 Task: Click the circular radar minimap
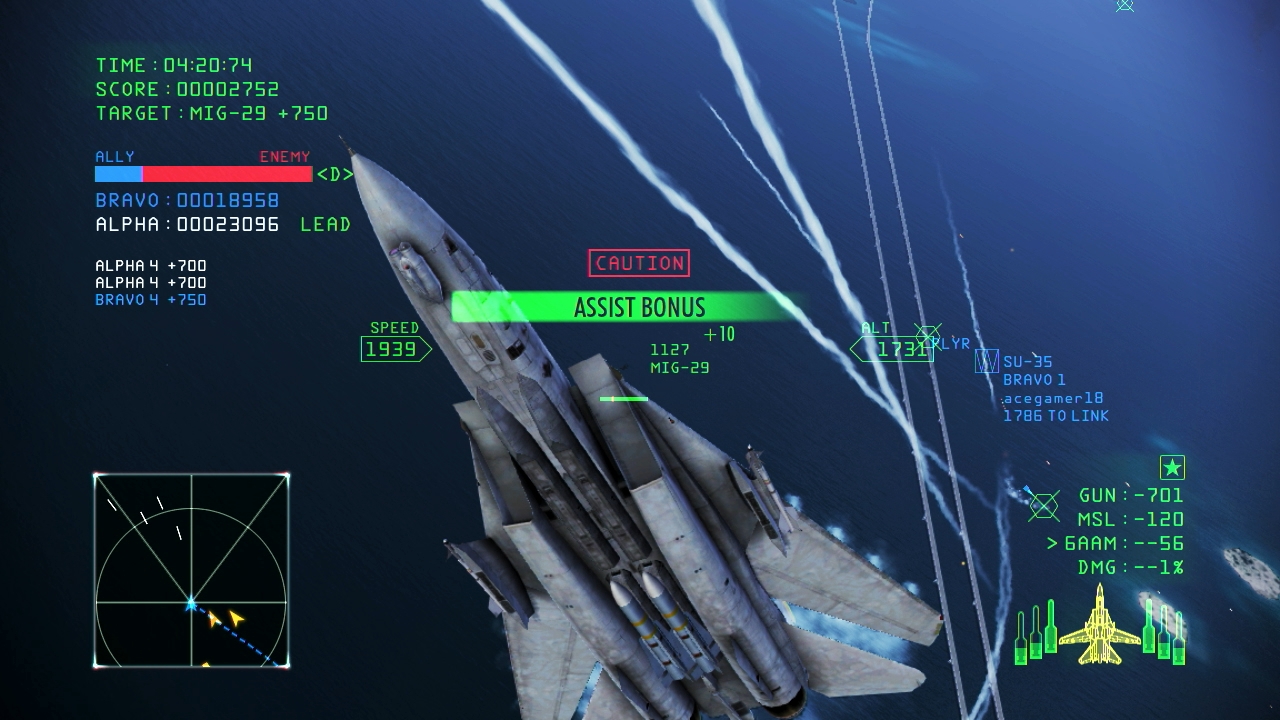tap(191, 570)
